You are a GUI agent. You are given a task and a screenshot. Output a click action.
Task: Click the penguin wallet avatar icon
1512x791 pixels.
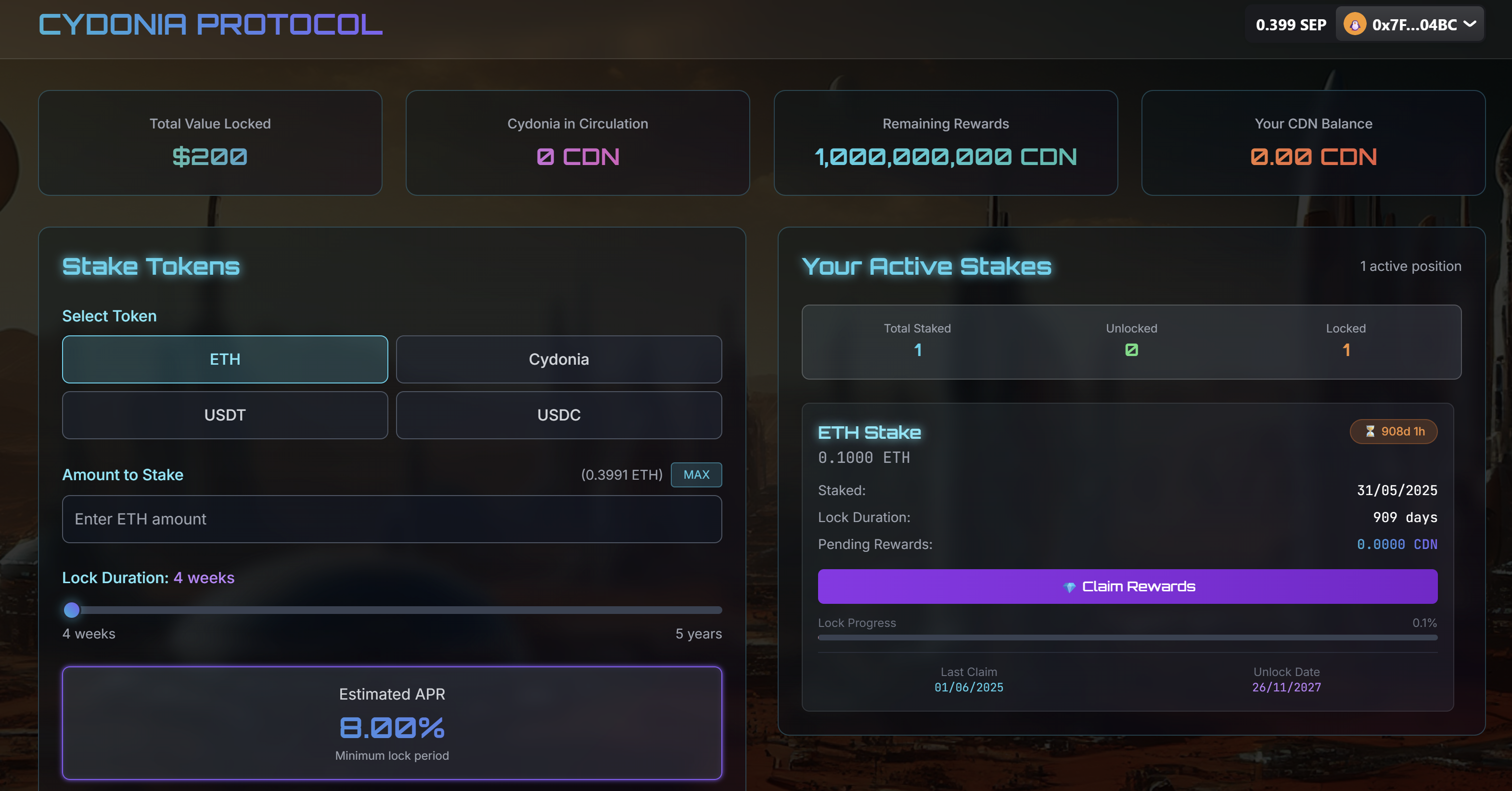point(1355,24)
